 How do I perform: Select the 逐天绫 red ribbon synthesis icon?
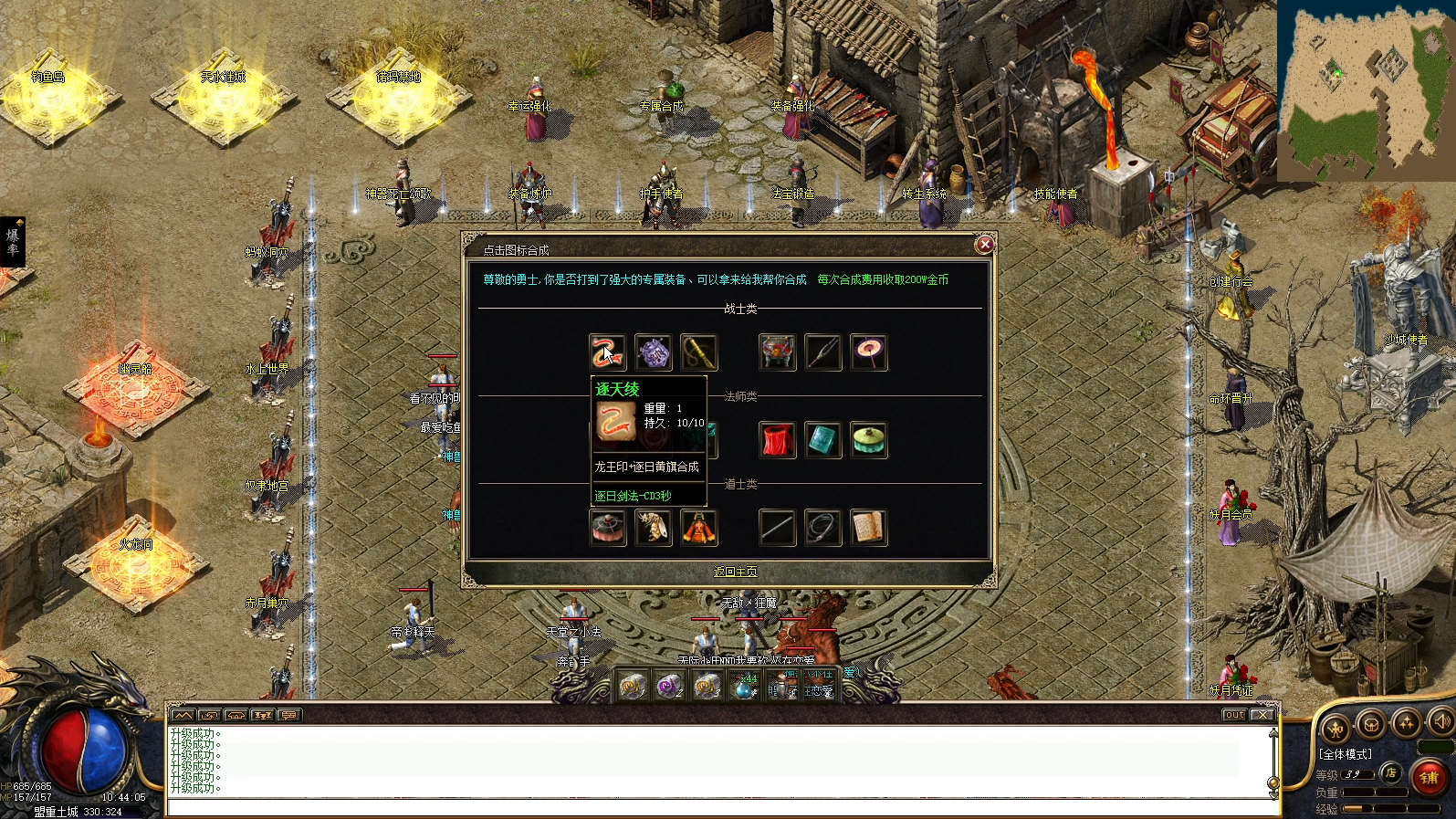pyautogui.click(x=607, y=352)
